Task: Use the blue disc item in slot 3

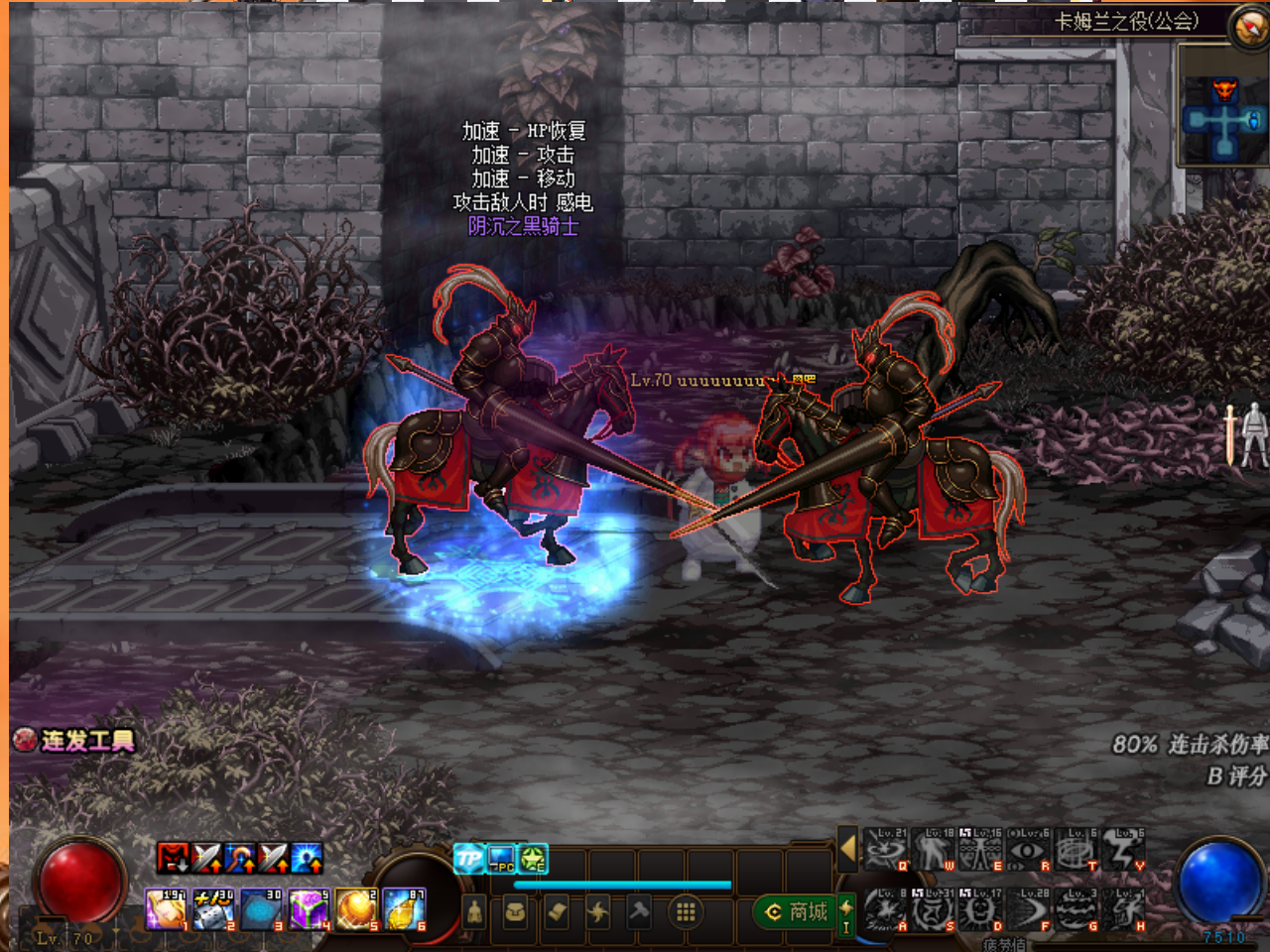Action: (x=261, y=909)
